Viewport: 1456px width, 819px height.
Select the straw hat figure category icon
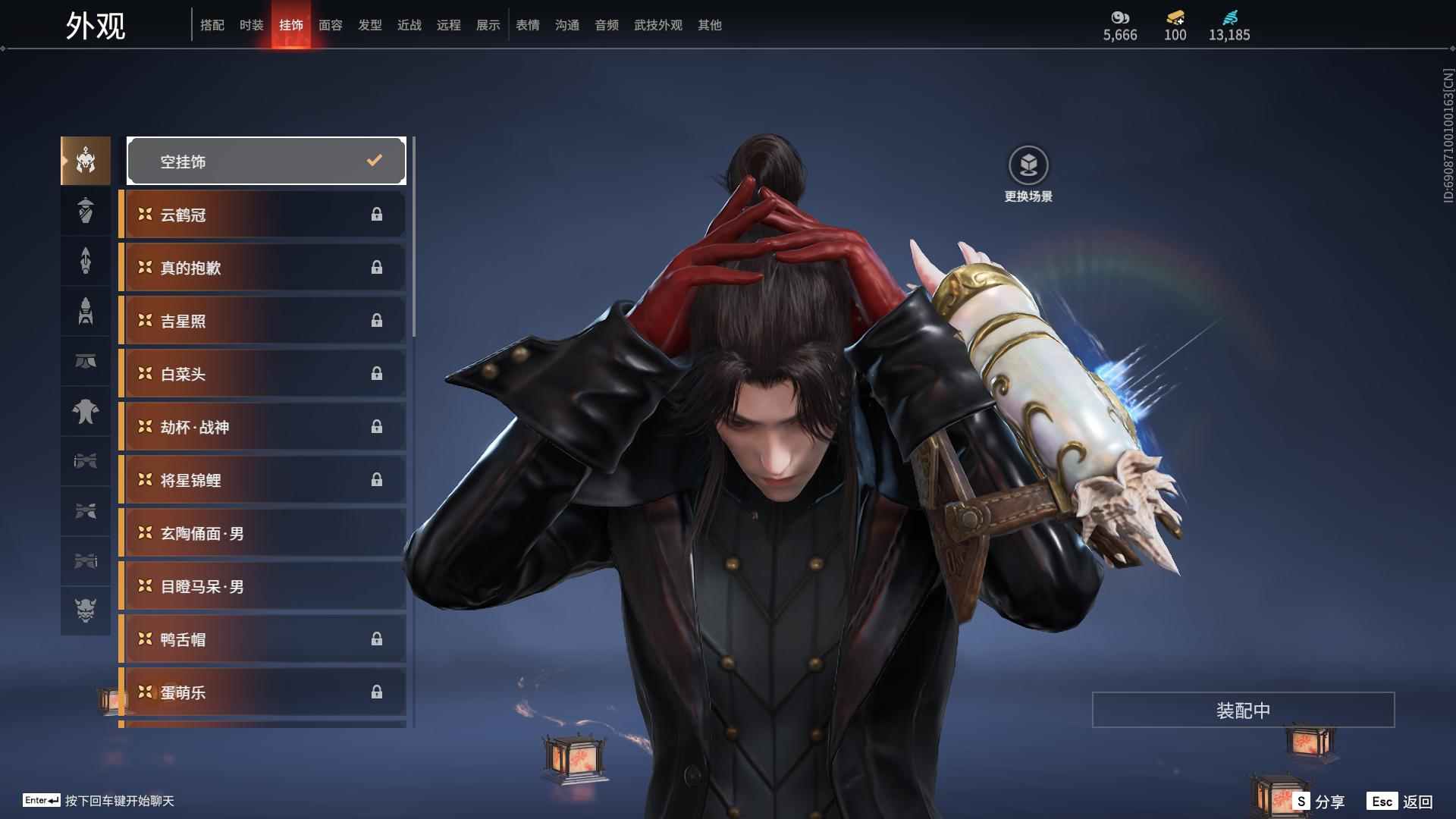[86, 211]
